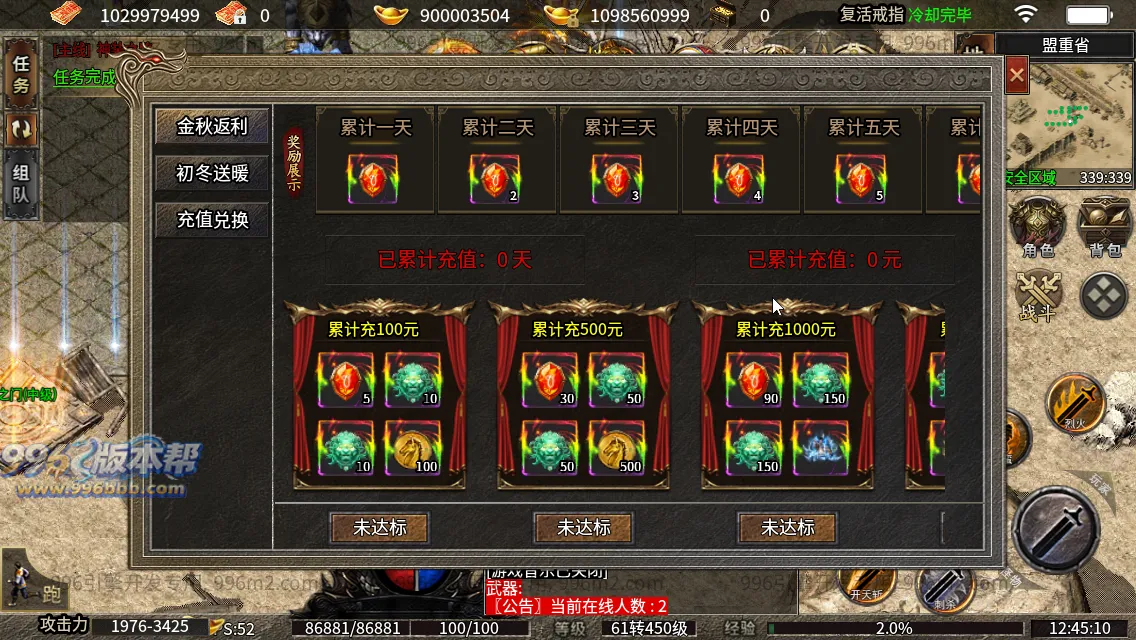Click 未达标 button under 累计充500元
Image resolution: width=1136 pixels, height=640 pixels.
[584, 527]
